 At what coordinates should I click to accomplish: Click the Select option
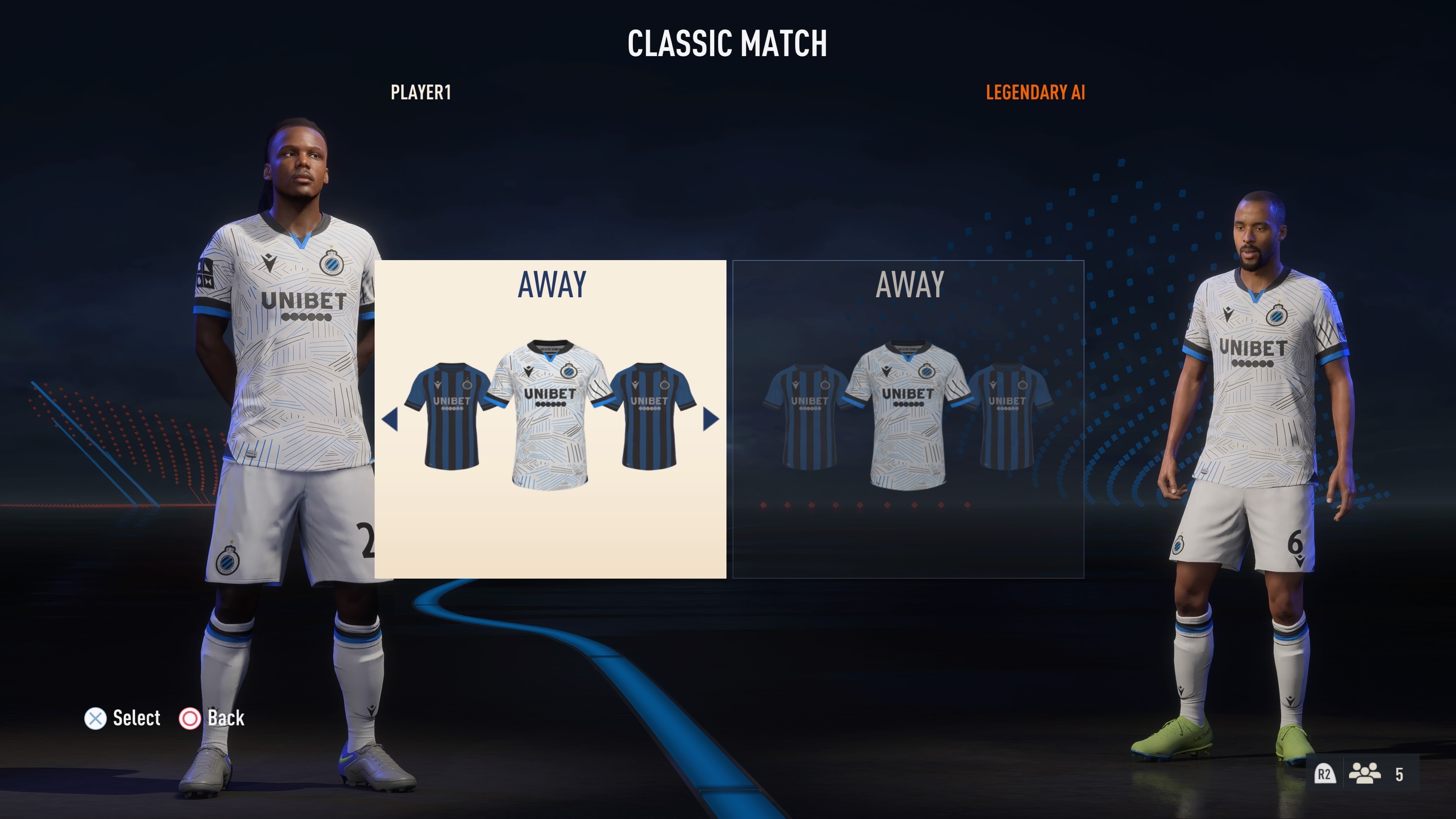122,719
